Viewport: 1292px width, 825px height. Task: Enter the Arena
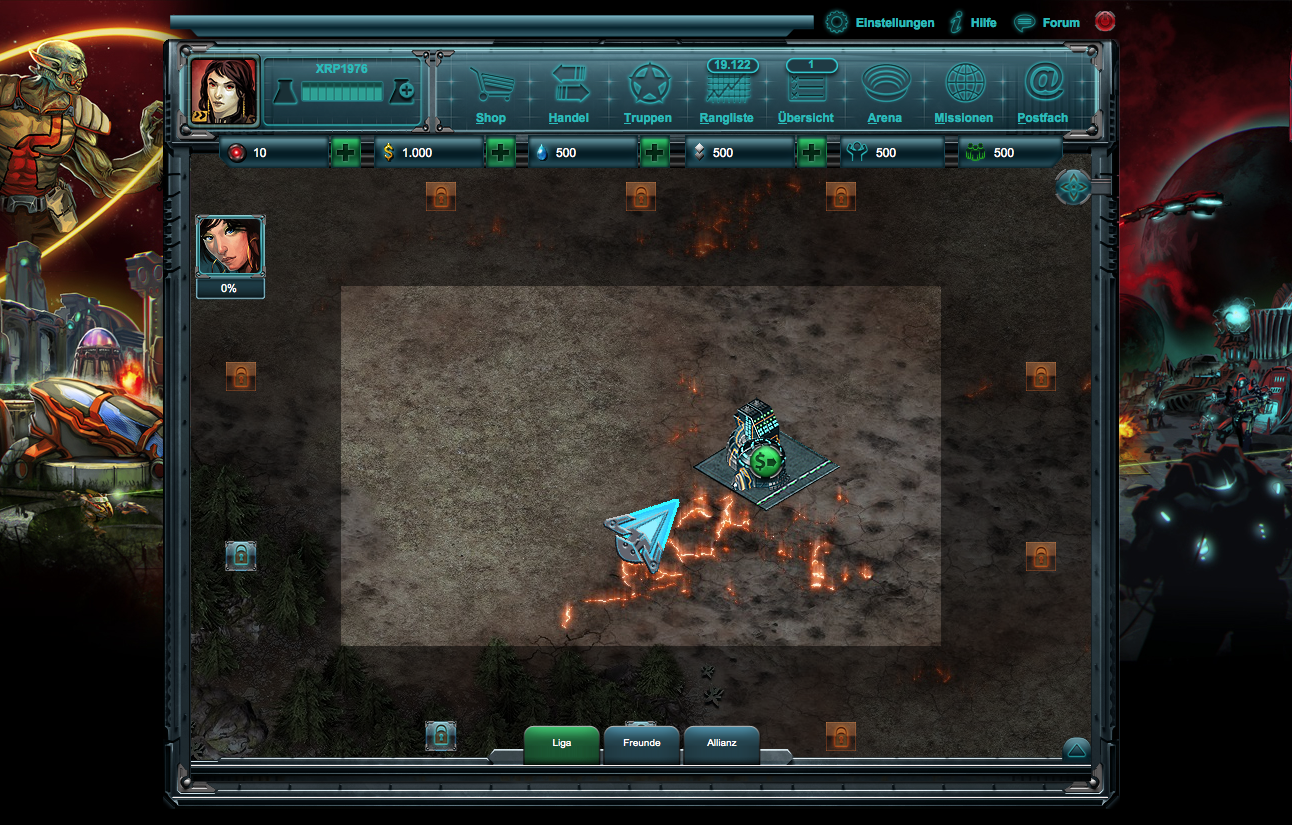click(x=885, y=95)
